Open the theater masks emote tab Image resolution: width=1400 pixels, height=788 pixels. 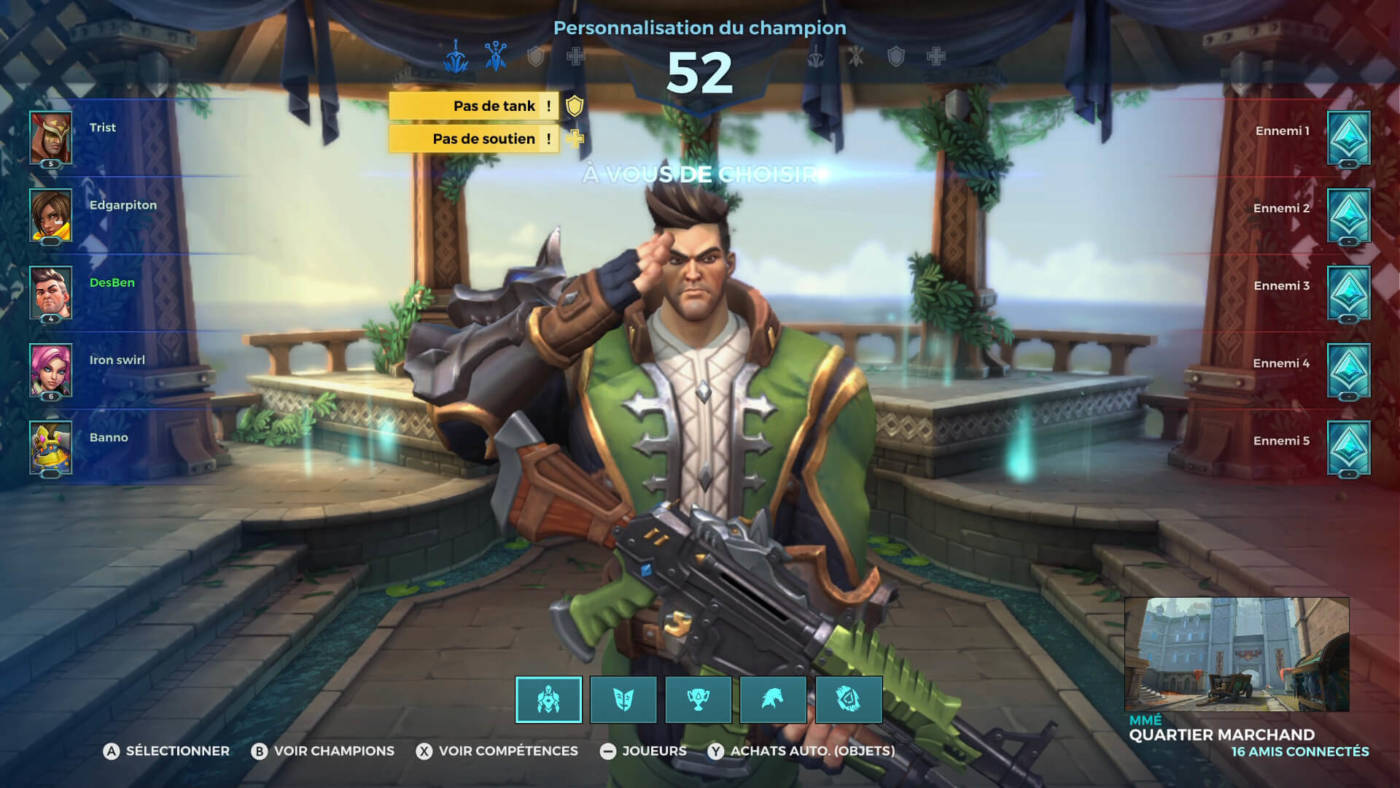pyautogui.click(x=623, y=700)
